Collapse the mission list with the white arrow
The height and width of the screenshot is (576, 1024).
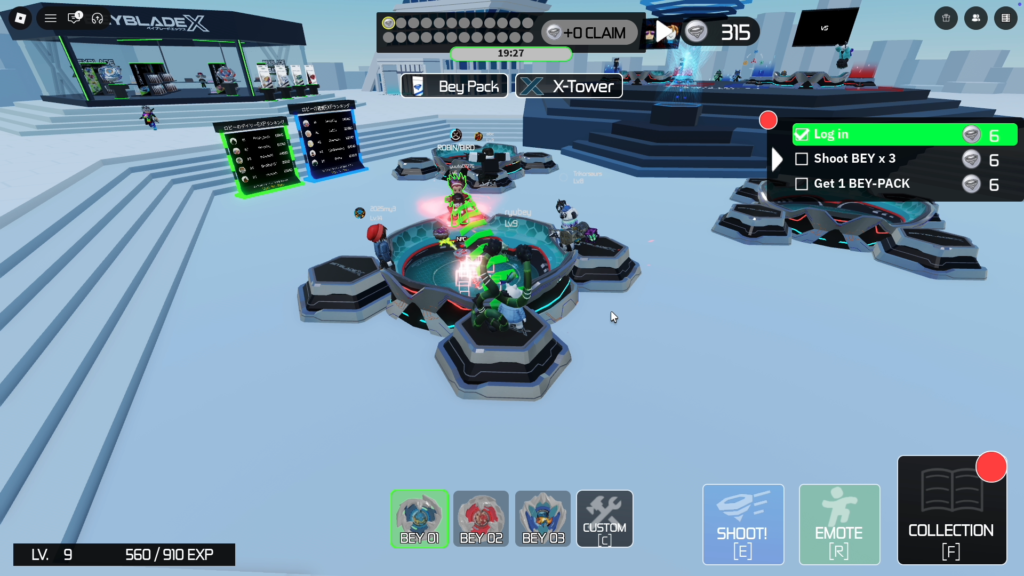[778, 159]
